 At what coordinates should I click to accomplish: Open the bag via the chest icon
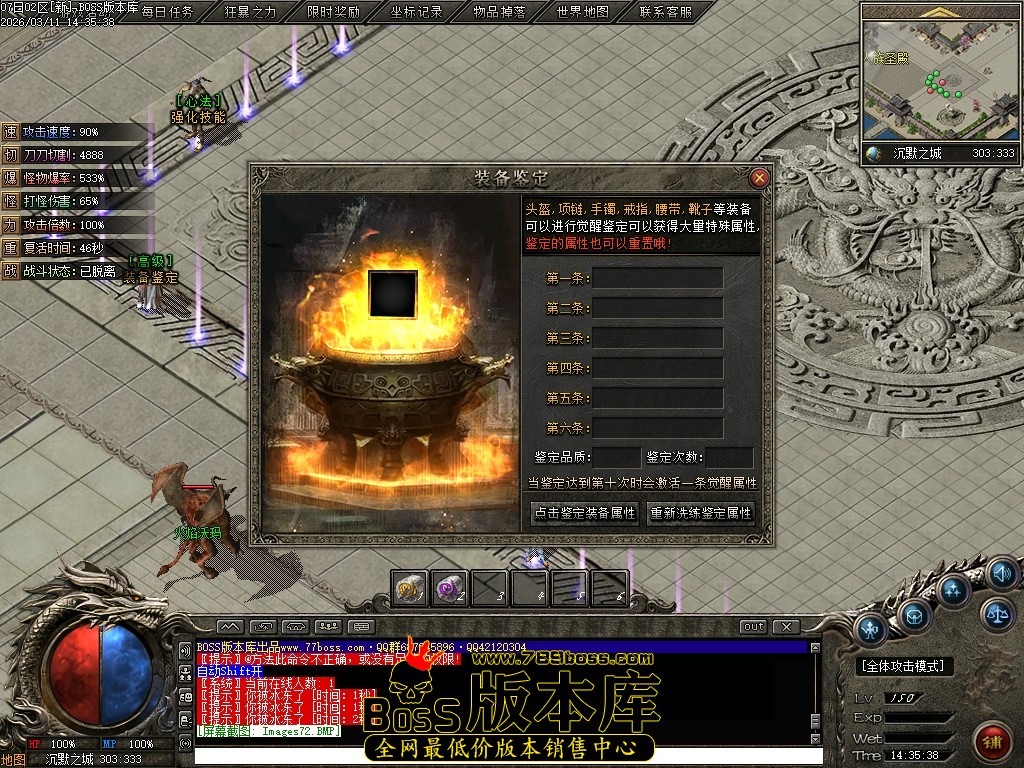click(x=913, y=615)
